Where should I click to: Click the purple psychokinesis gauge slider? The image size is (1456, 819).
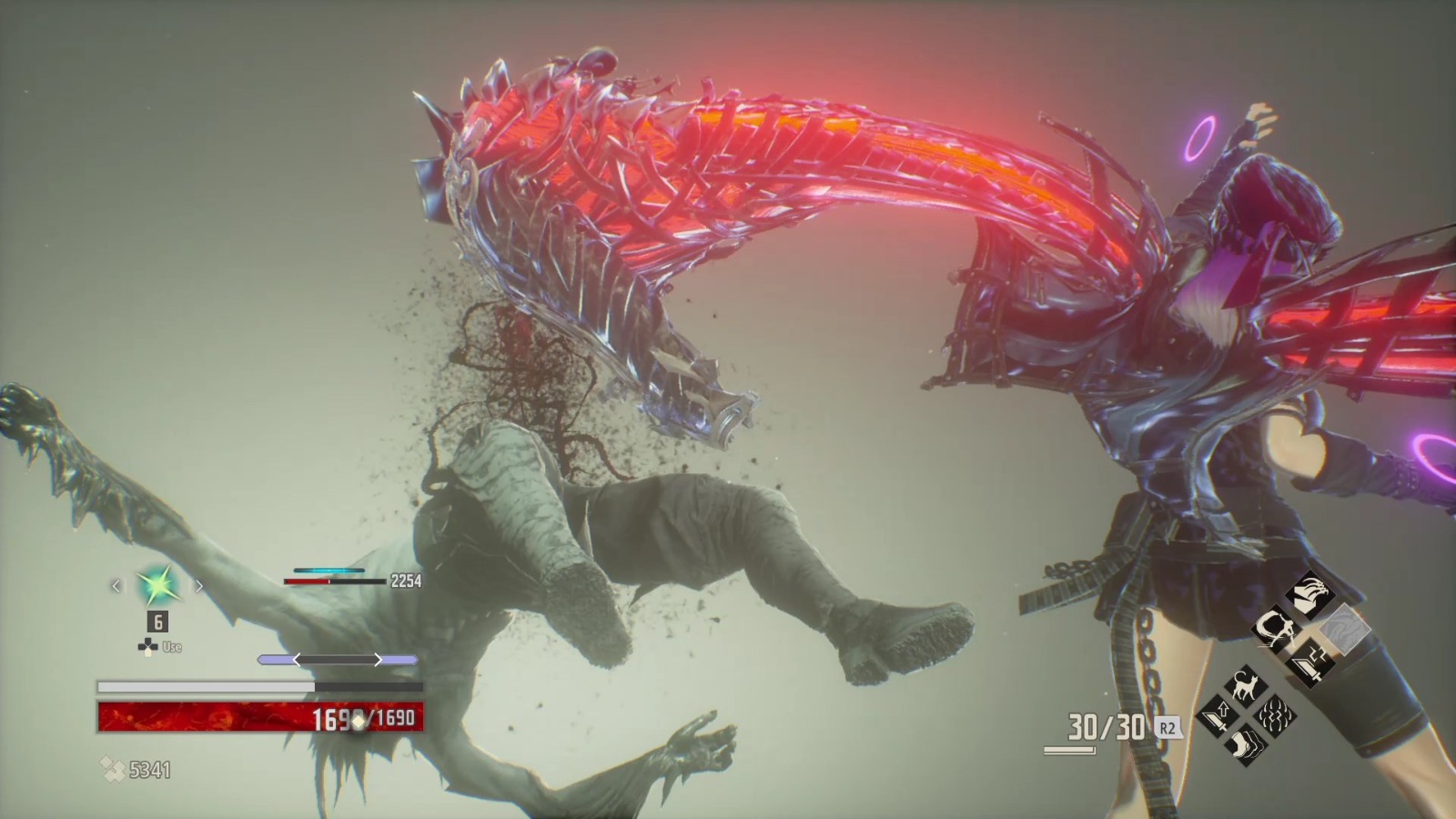pos(336,659)
